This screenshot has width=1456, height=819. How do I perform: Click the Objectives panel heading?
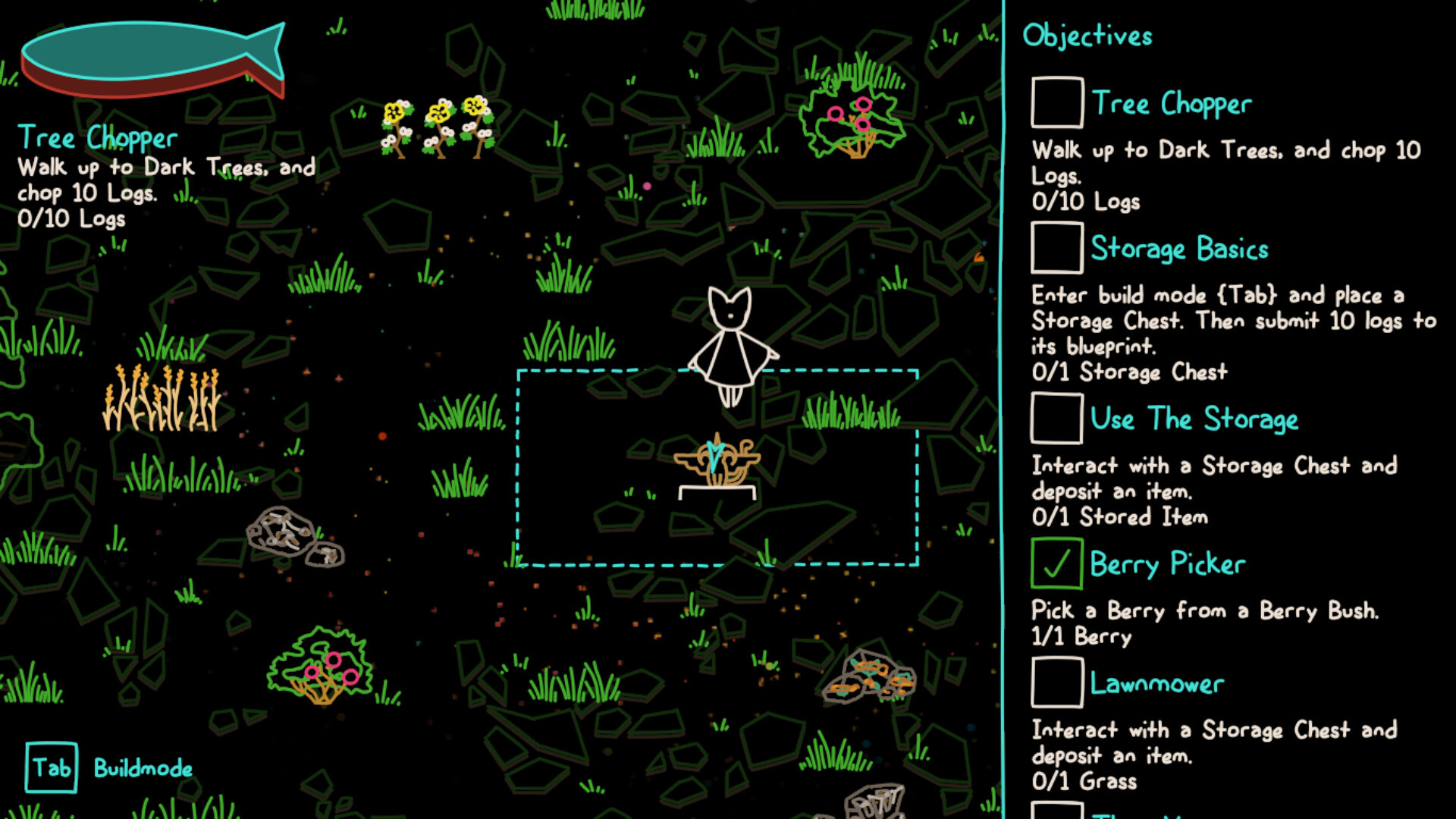click(x=1087, y=36)
